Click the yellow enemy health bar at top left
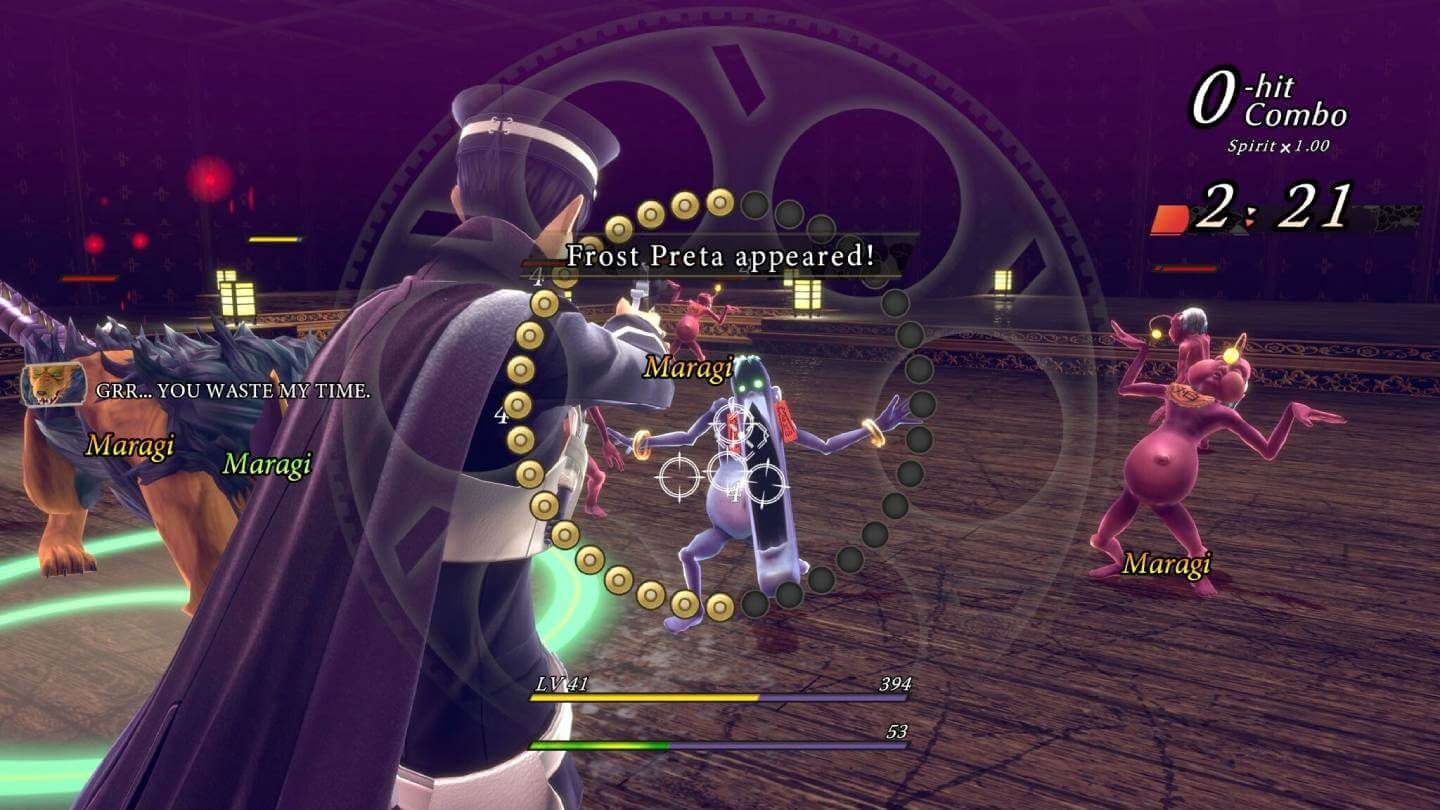 click(274, 239)
